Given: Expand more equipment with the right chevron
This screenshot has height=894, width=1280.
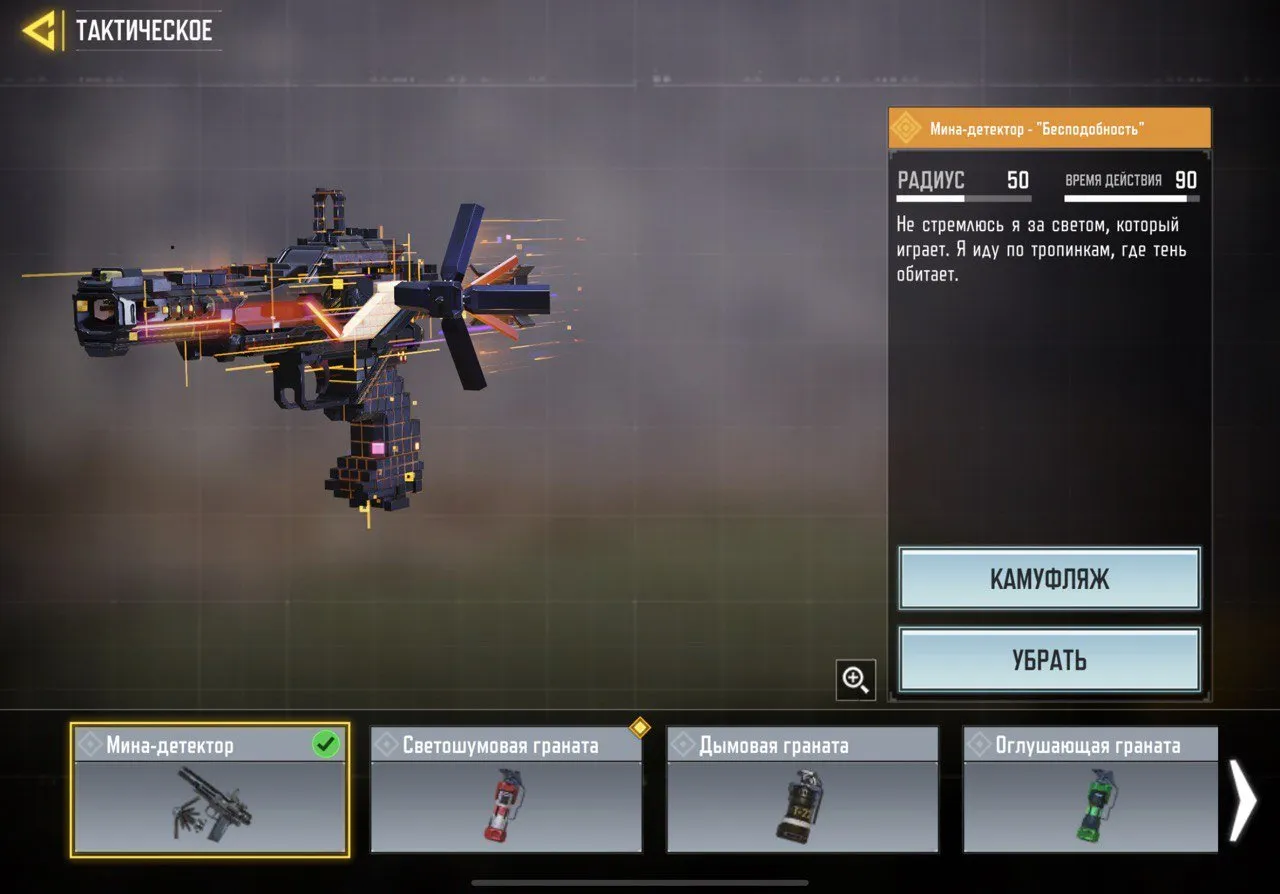Looking at the screenshot, I should tap(1245, 800).
